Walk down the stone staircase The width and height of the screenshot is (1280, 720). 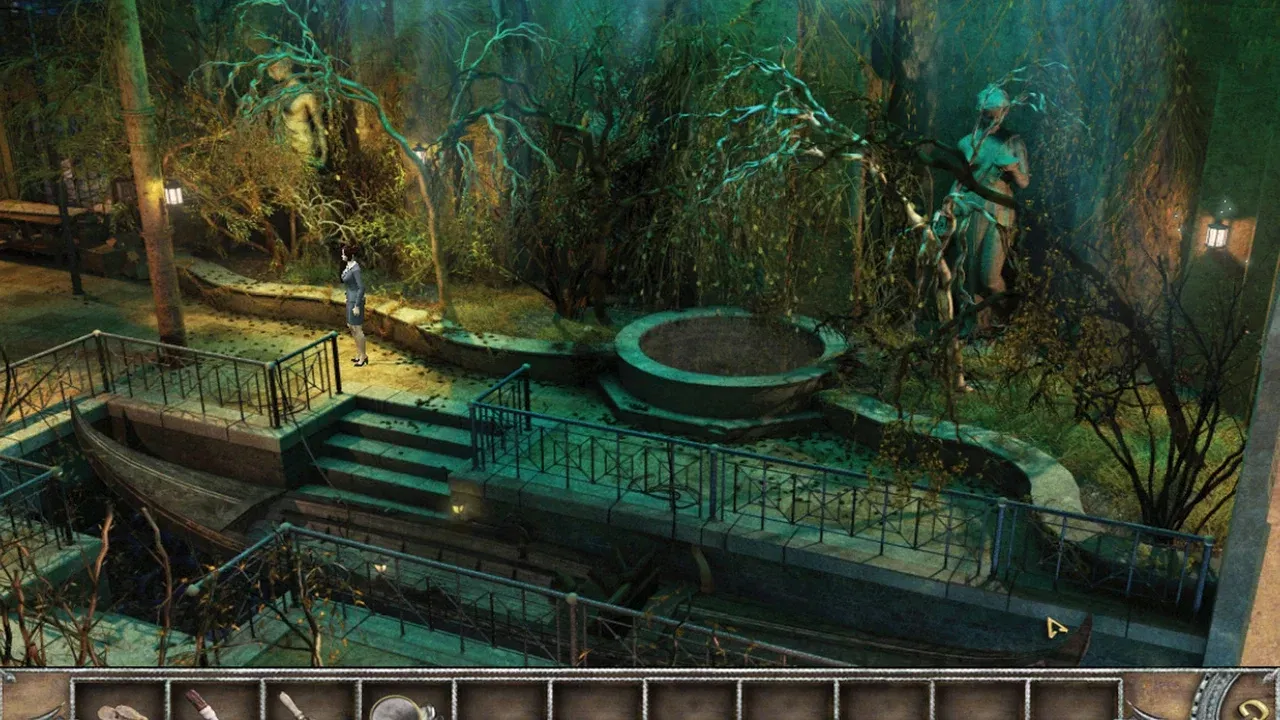[400, 440]
